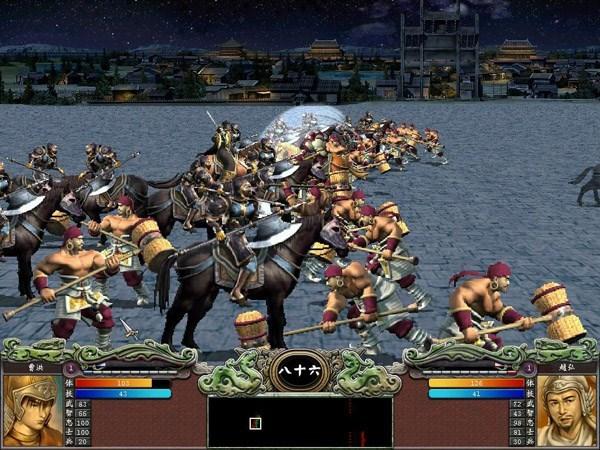Click the white unit marker on minimap
This screenshot has height=450, width=600.
255,423
